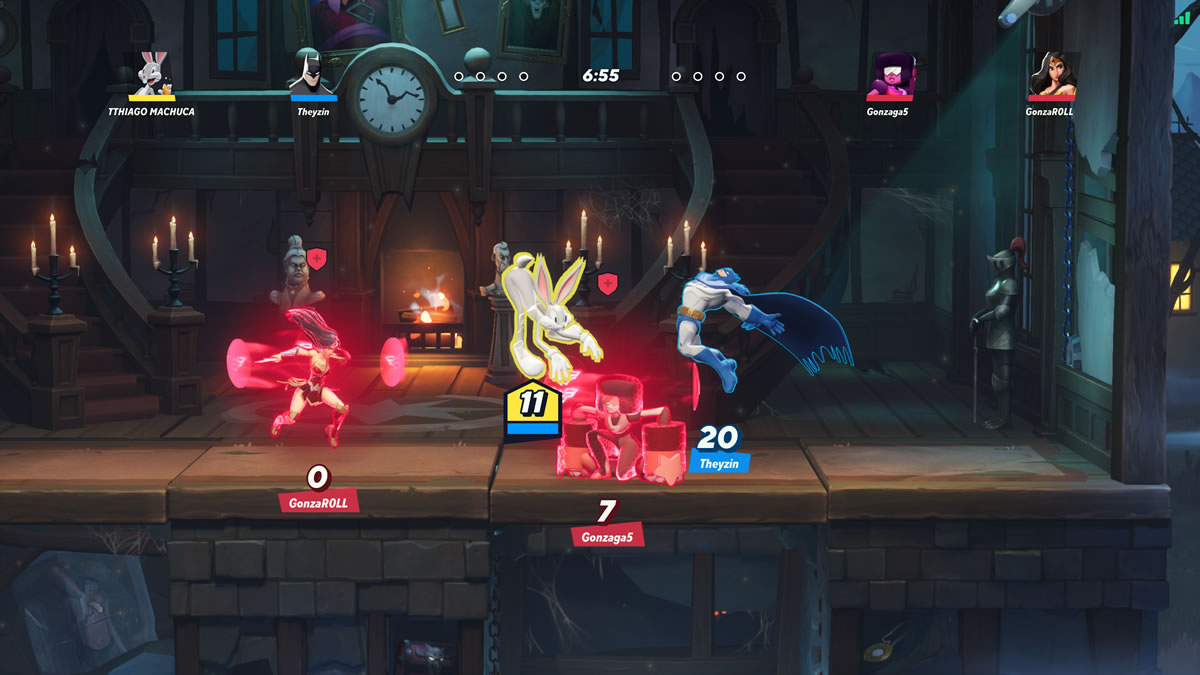Click Theyzin's Batman player portrait
Viewport: 1200px width, 675px height.
tap(313, 73)
